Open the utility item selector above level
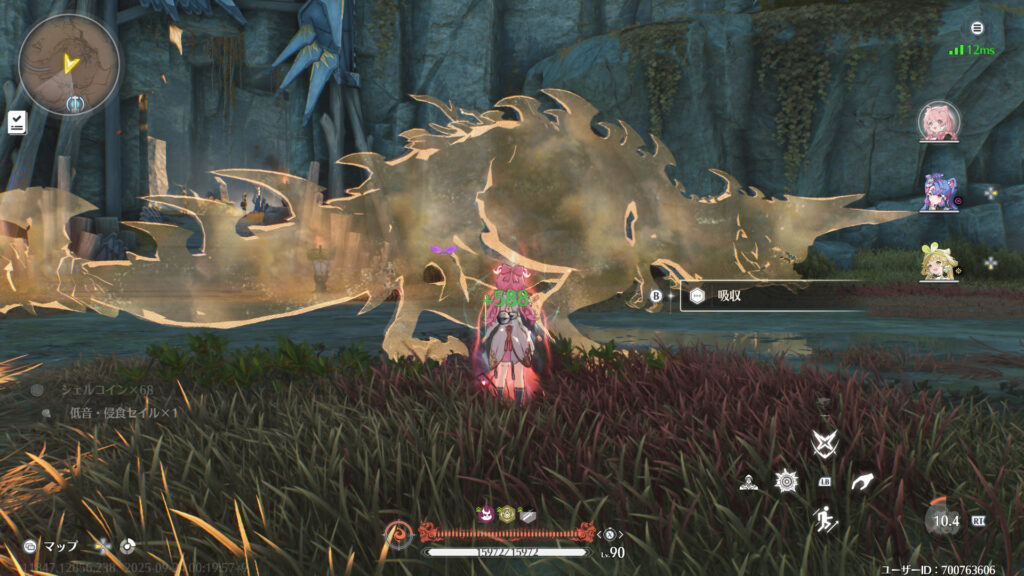The width and height of the screenshot is (1024, 576). 608,534
